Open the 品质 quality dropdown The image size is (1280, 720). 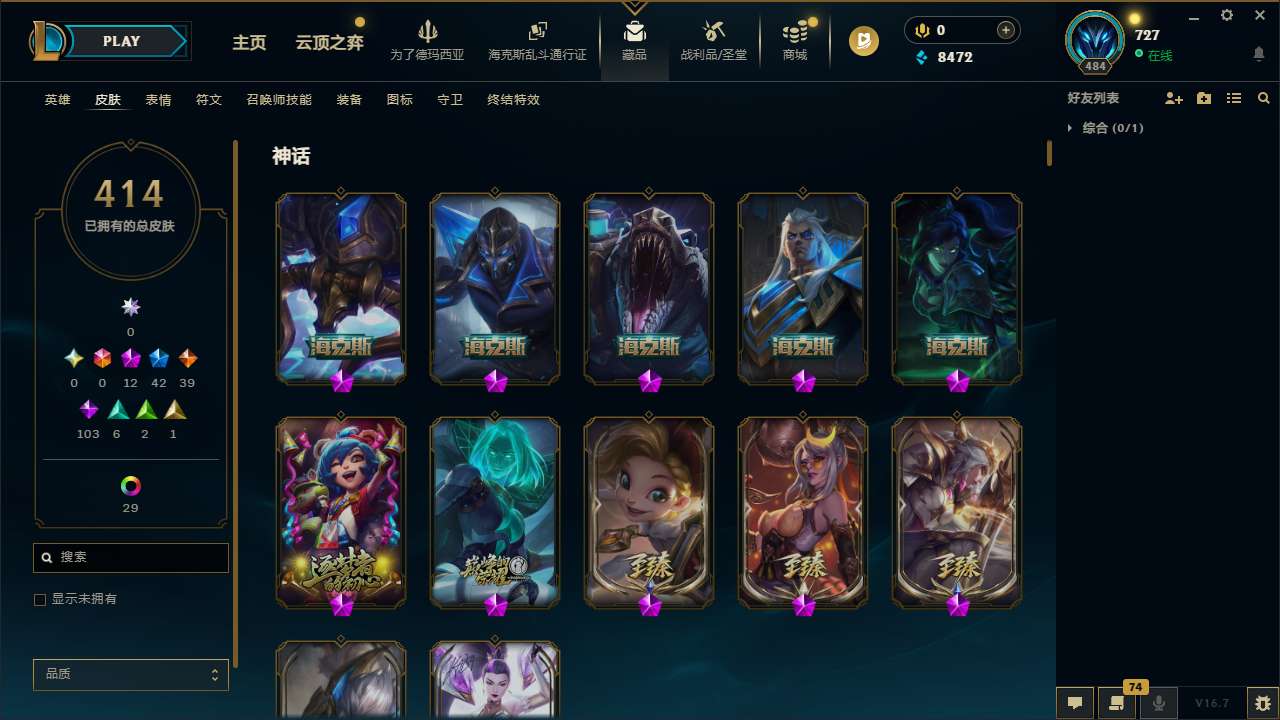coord(130,674)
